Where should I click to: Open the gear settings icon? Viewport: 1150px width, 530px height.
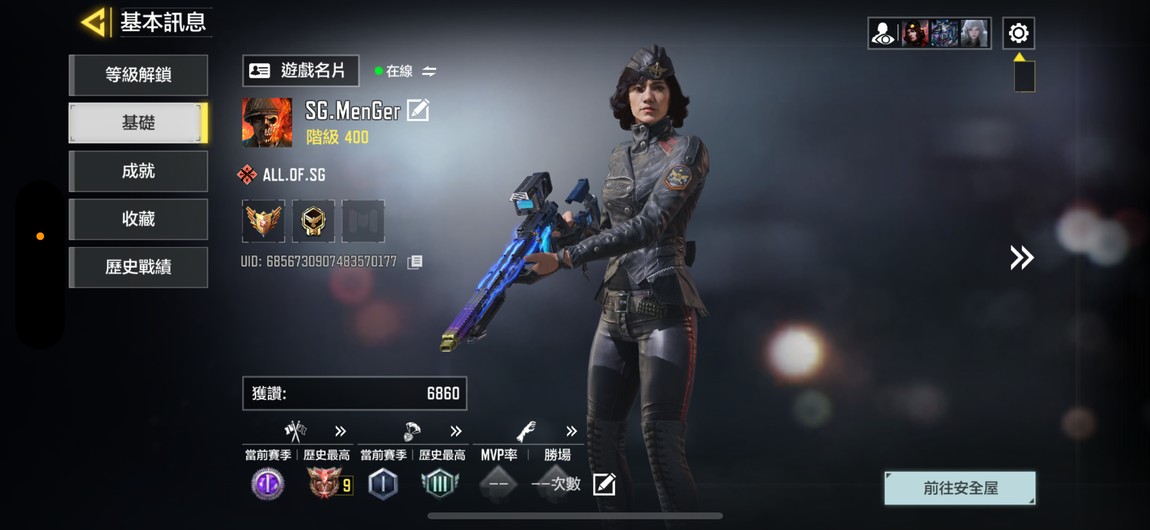click(x=1018, y=33)
